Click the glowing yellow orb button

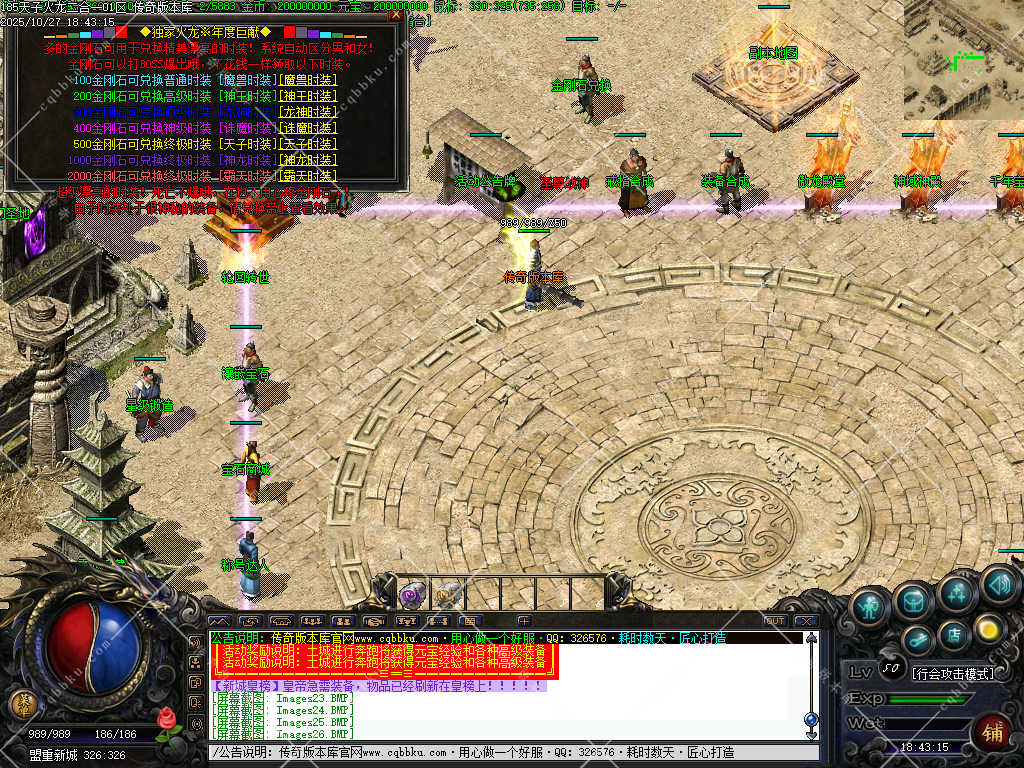(x=989, y=628)
